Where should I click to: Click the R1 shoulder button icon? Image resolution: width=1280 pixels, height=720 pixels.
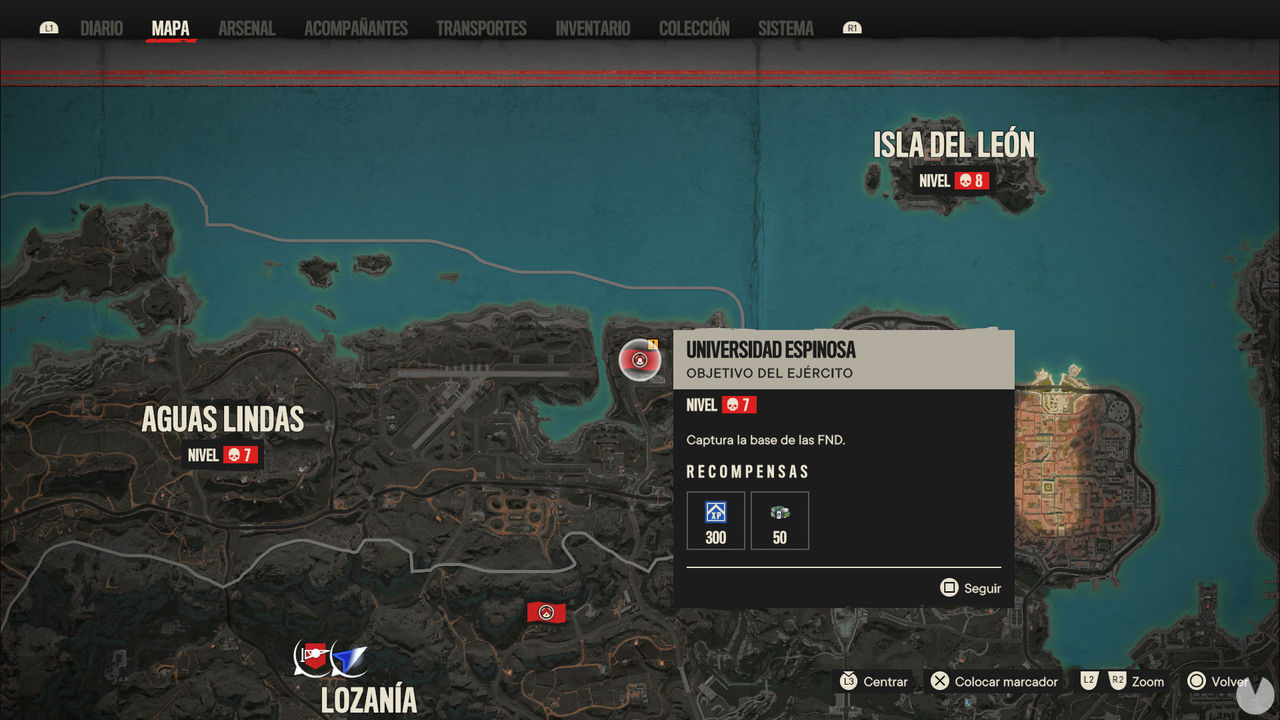click(x=851, y=28)
